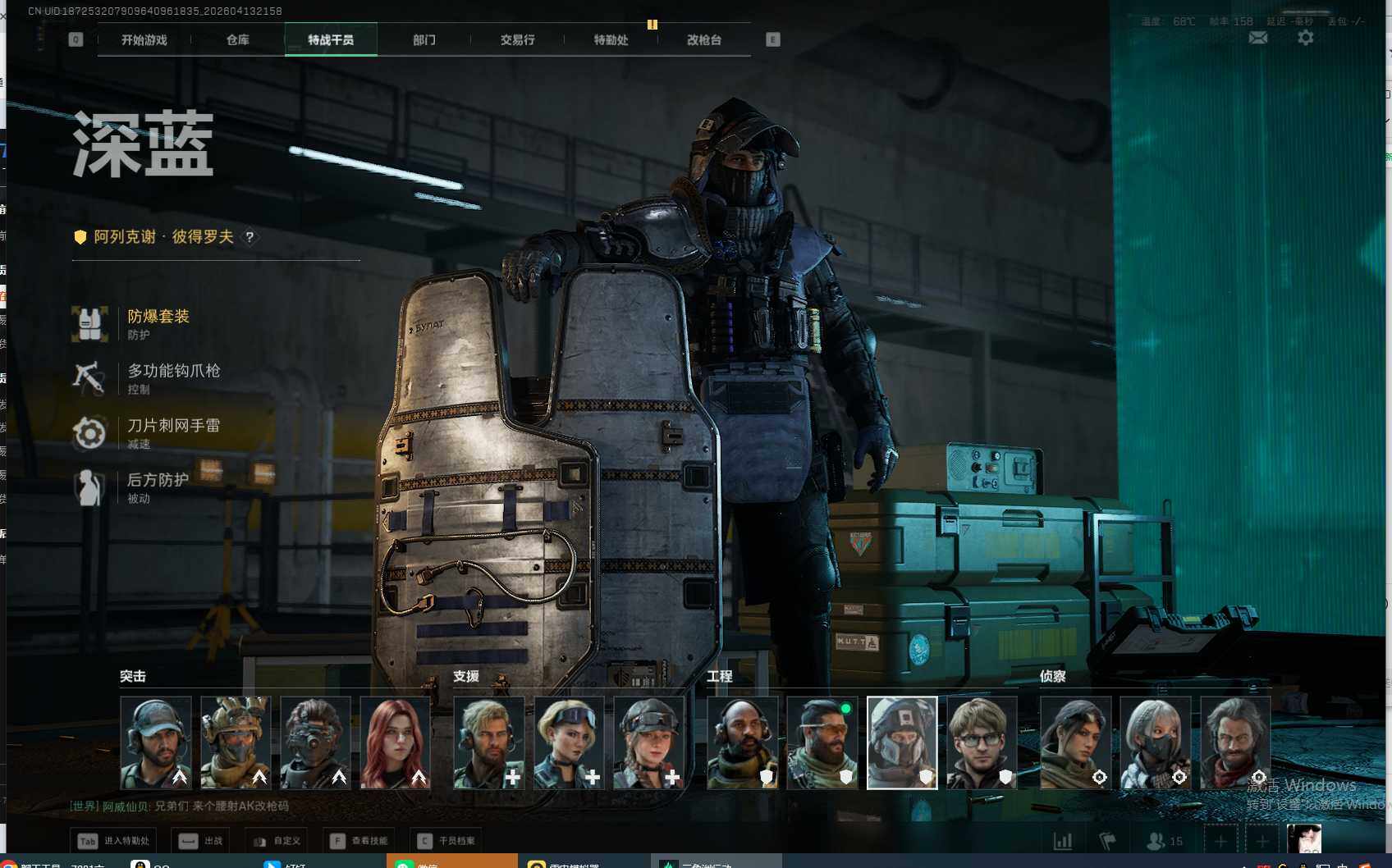Image resolution: width=1392 pixels, height=868 pixels.
Task: Open the 改枪台 gunsmith tab
Action: (704, 40)
